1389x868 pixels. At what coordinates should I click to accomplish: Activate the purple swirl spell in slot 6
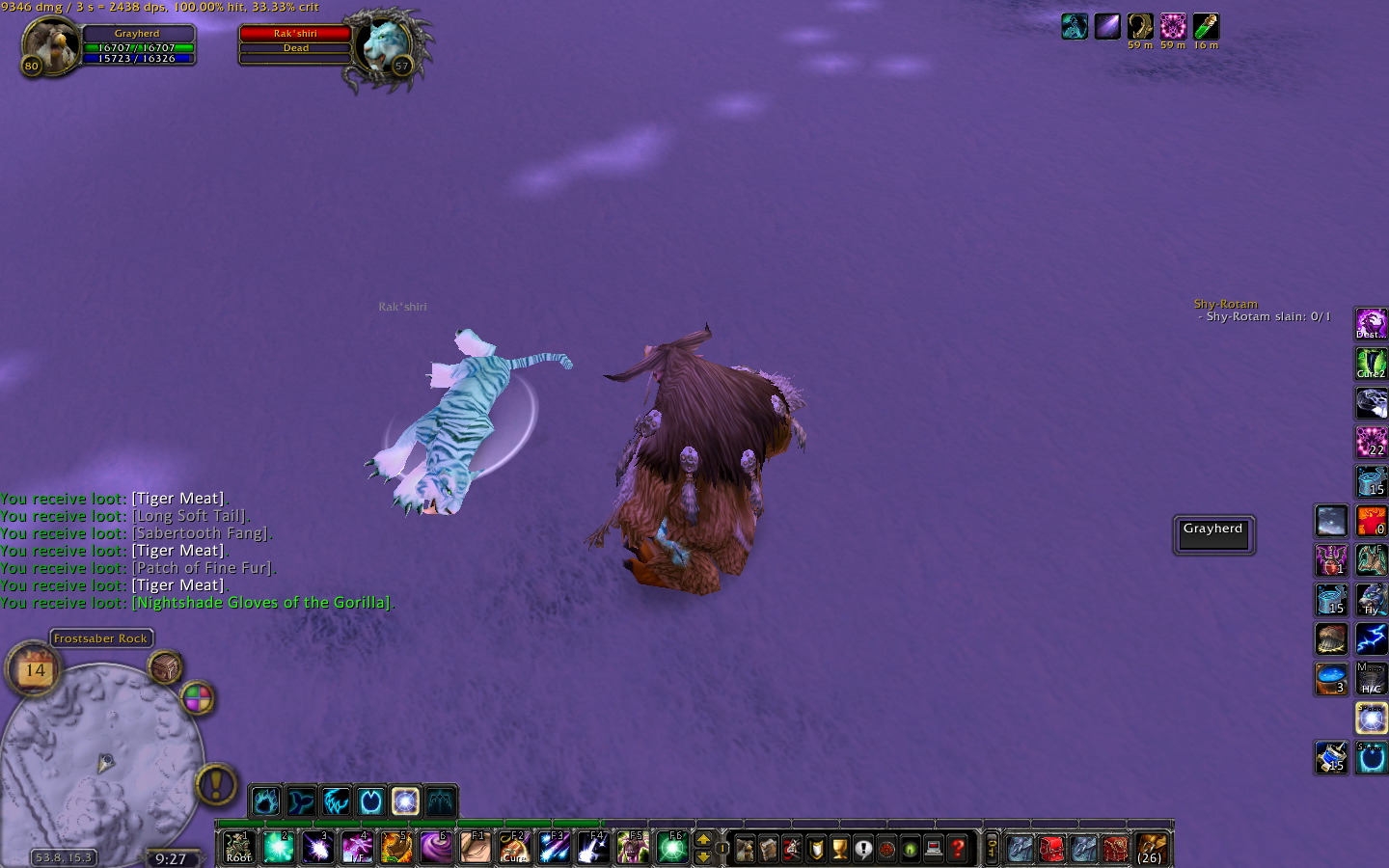(436, 848)
